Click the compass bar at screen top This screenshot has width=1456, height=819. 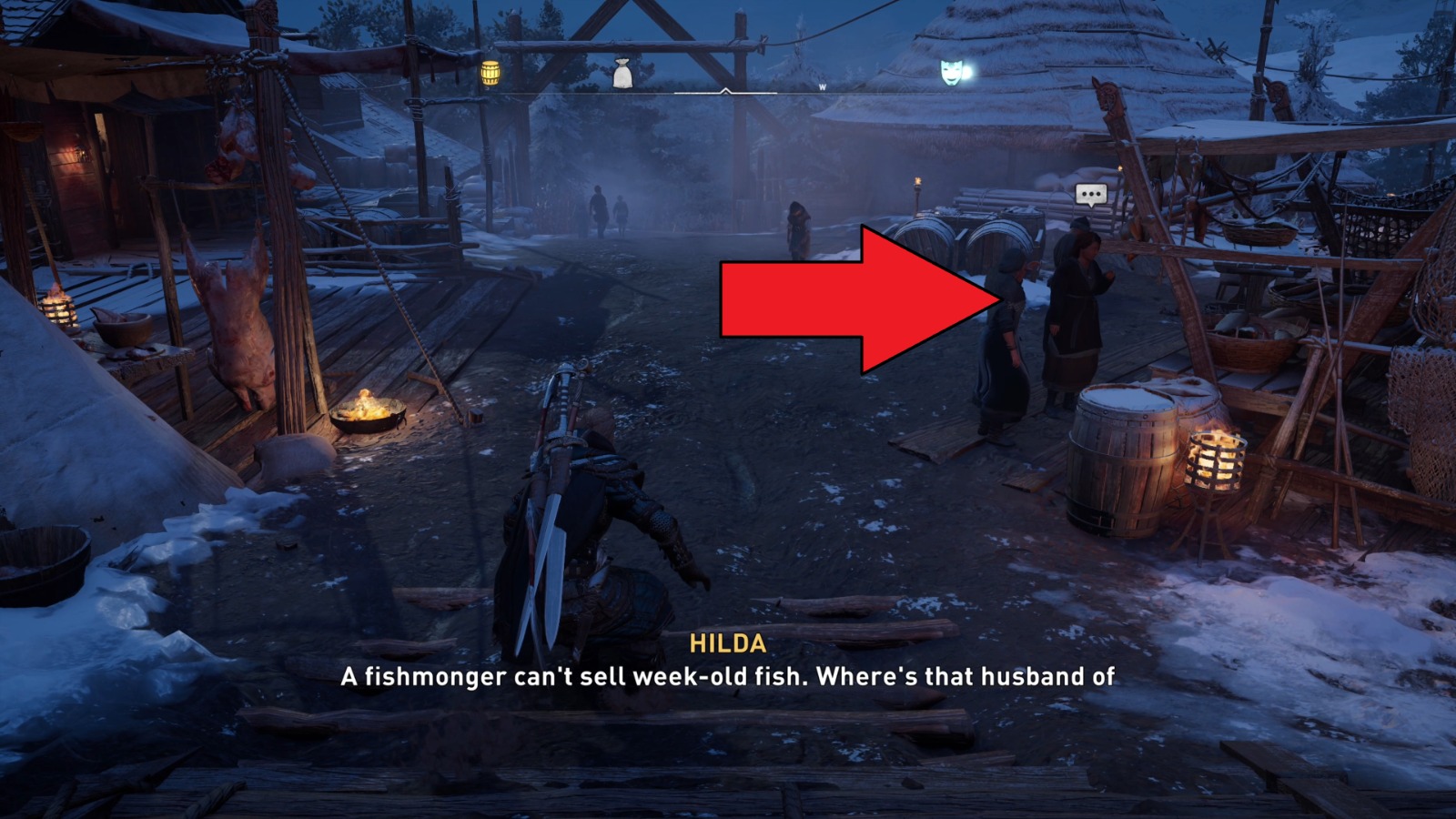click(728, 89)
